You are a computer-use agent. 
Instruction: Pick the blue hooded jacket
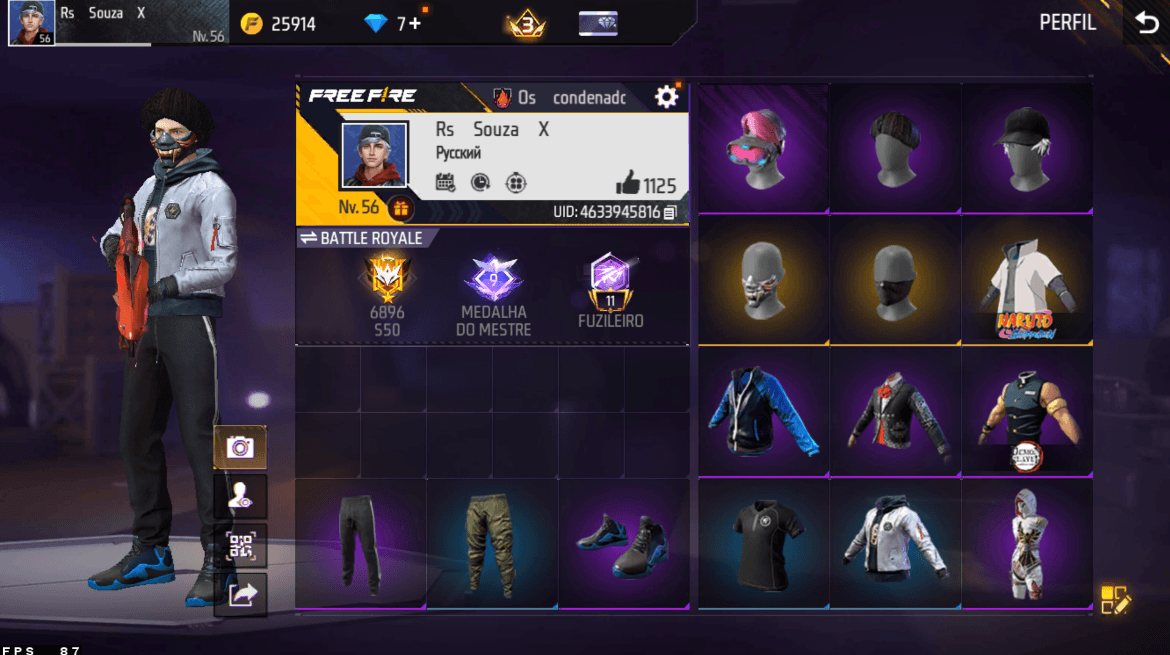click(x=763, y=412)
